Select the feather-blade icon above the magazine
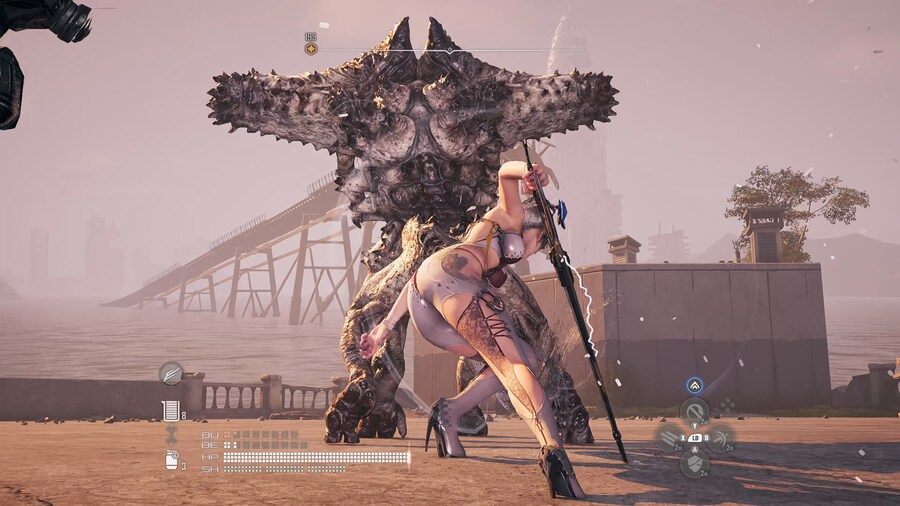This screenshot has height=506, width=900. [x=171, y=373]
